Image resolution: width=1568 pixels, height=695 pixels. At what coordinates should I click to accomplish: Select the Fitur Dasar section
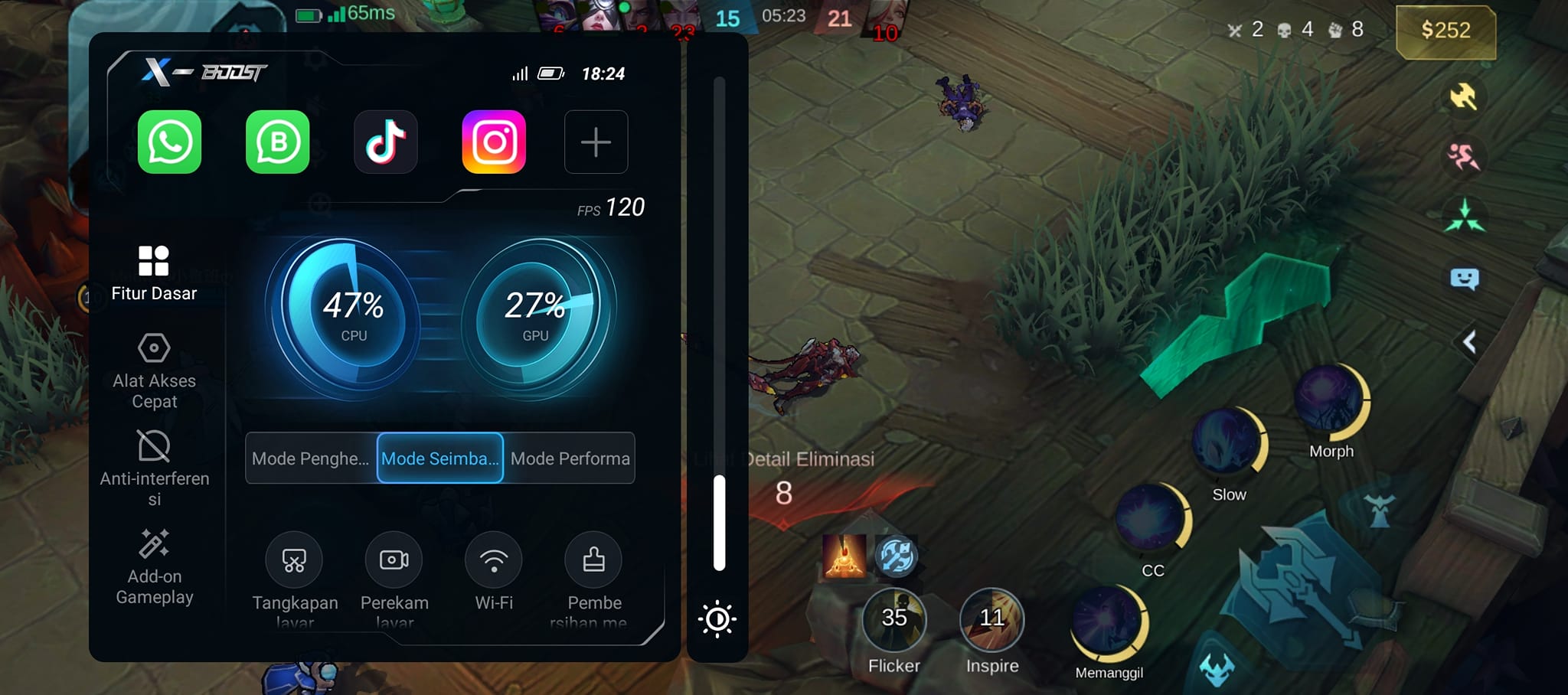pyautogui.click(x=154, y=272)
